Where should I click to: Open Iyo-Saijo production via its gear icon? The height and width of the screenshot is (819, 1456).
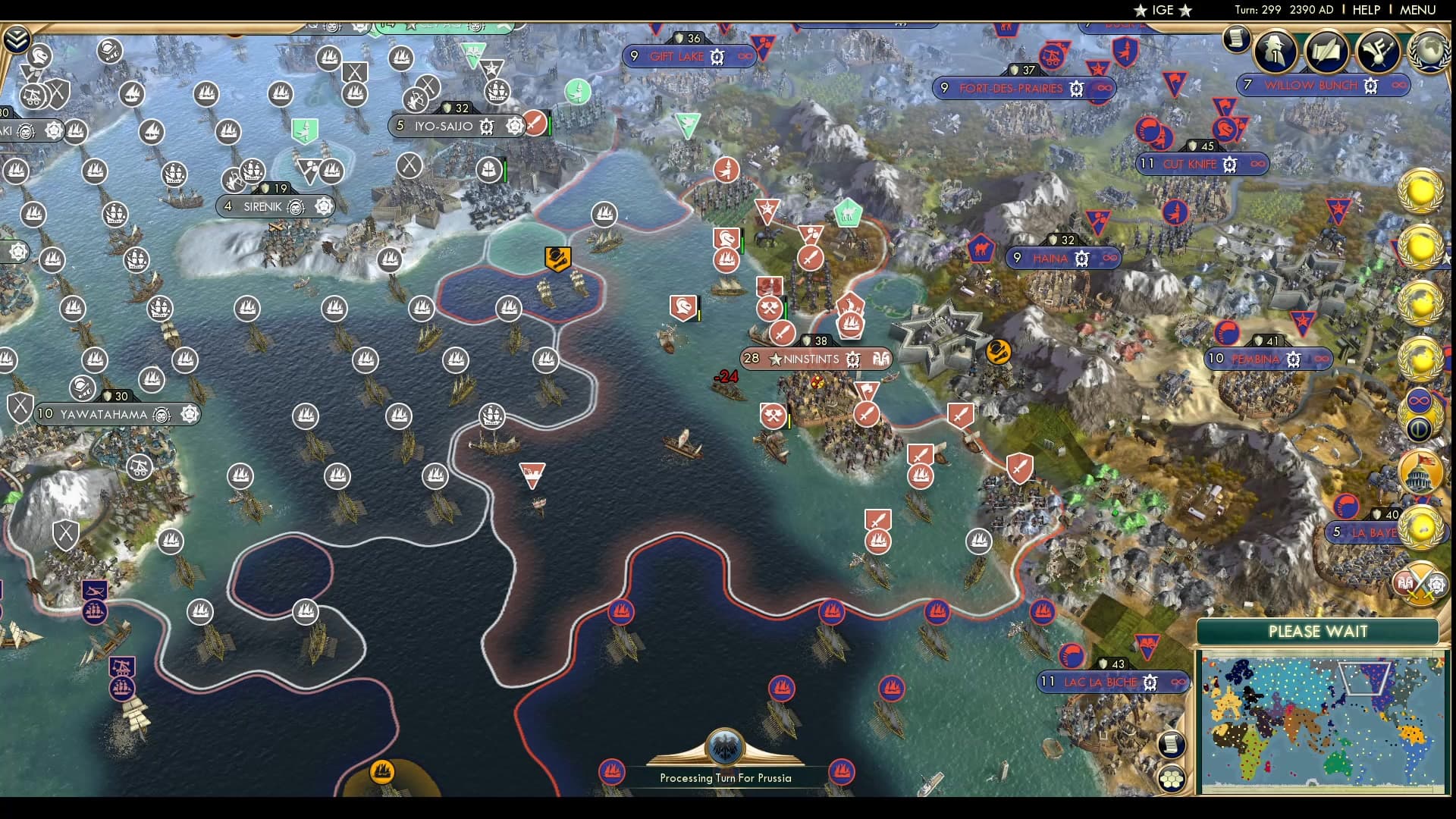coord(488,127)
